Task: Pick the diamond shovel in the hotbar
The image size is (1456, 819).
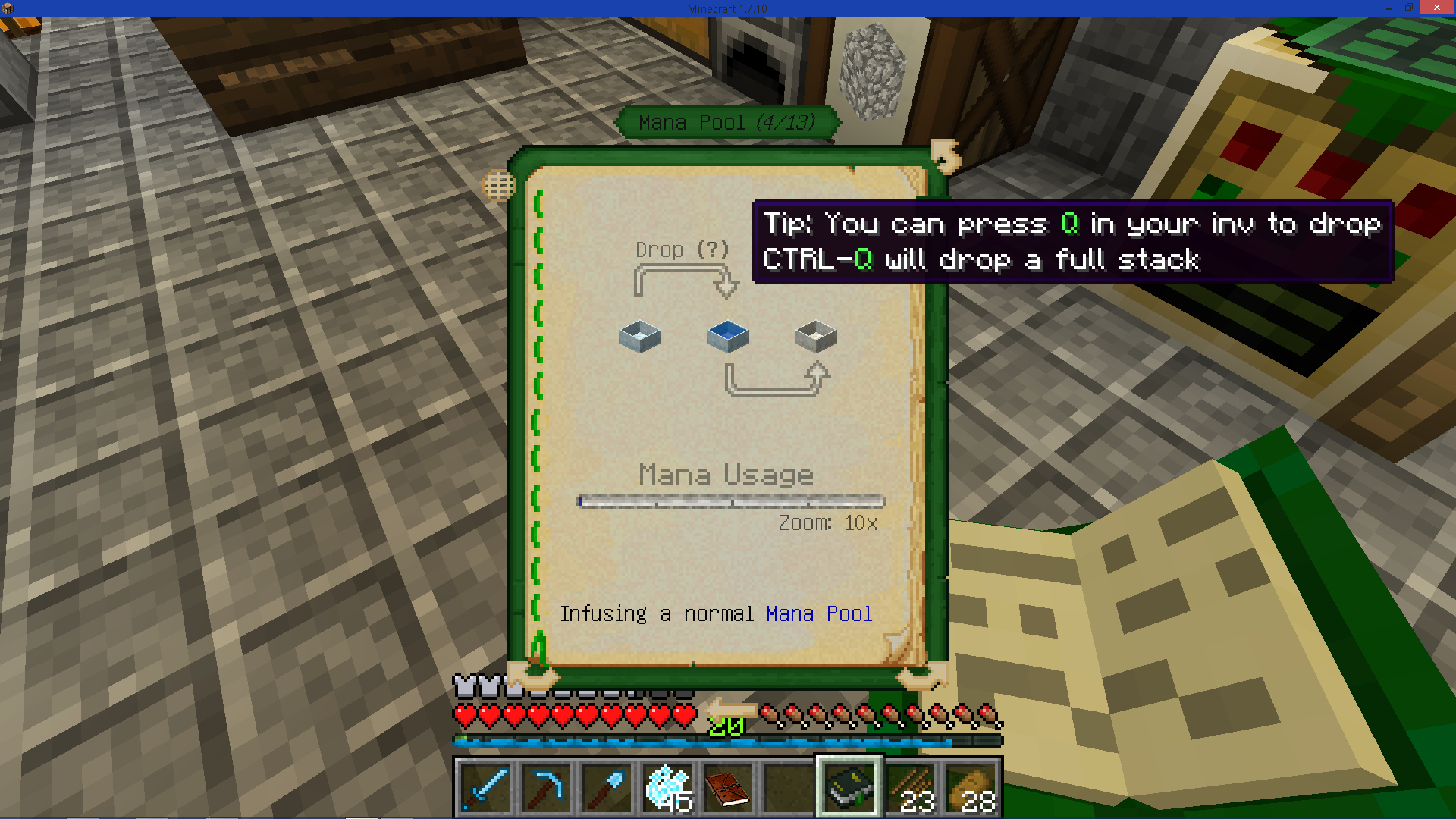Action: (606, 787)
